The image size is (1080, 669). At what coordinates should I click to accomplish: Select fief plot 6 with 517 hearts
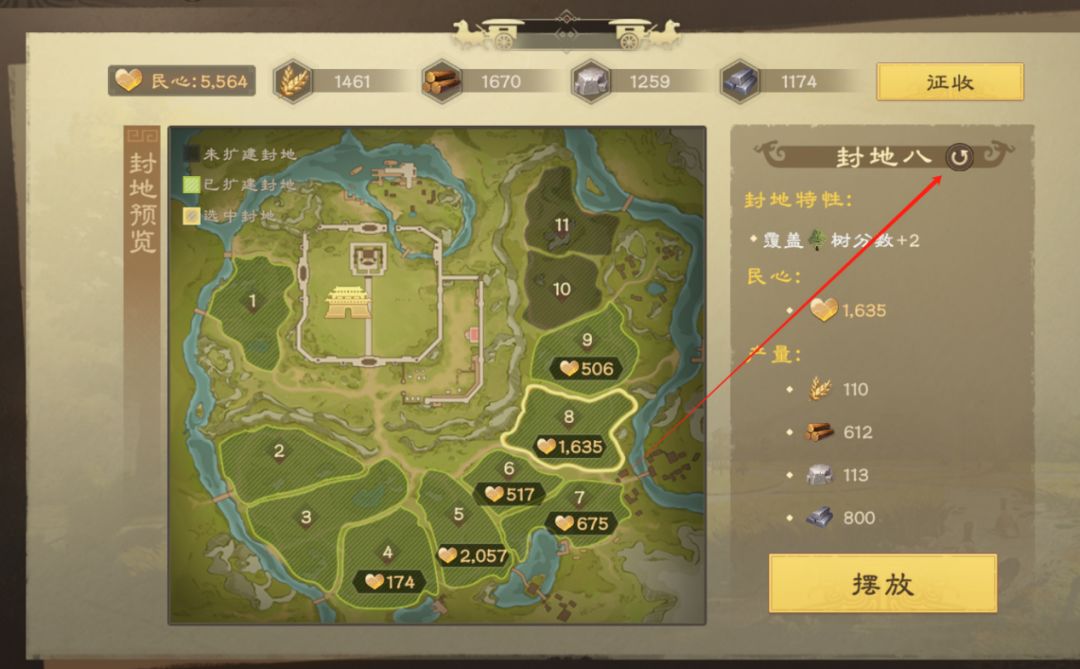[509, 474]
